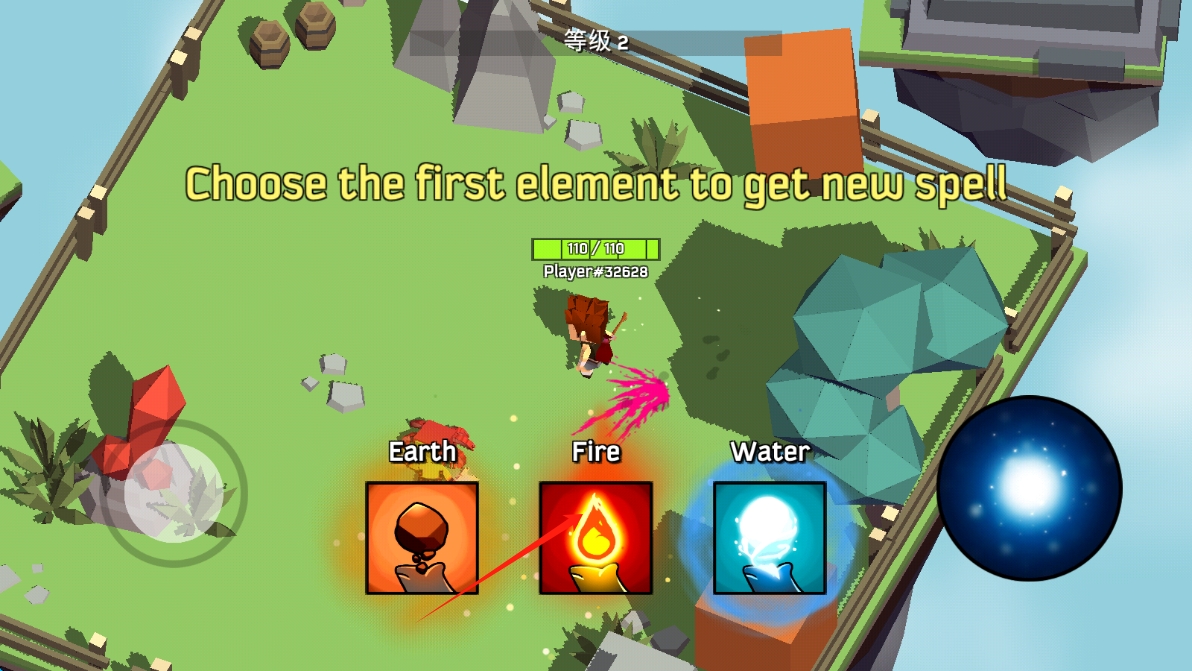Select the Fire element icon
Image resolution: width=1192 pixels, height=671 pixels.
[x=595, y=537]
